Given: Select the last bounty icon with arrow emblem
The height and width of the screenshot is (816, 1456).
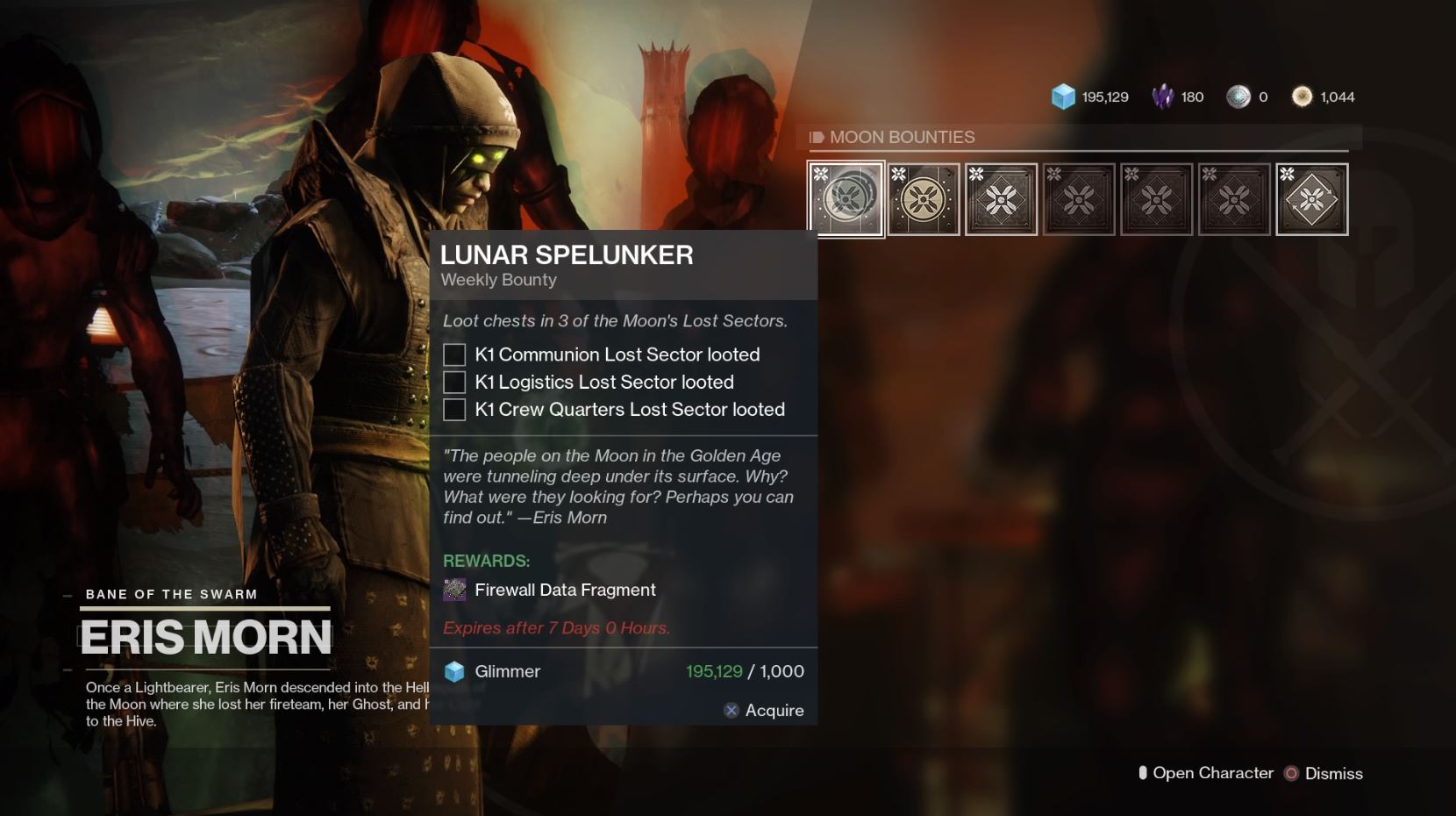Looking at the screenshot, I should coord(1311,198).
